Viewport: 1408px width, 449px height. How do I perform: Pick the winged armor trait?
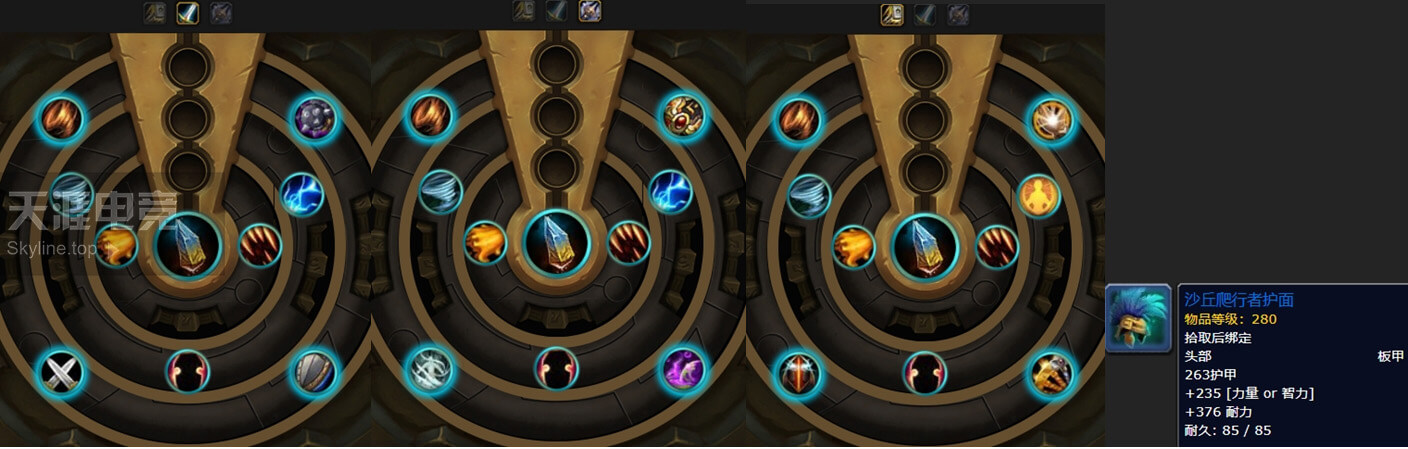click(799, 373)
